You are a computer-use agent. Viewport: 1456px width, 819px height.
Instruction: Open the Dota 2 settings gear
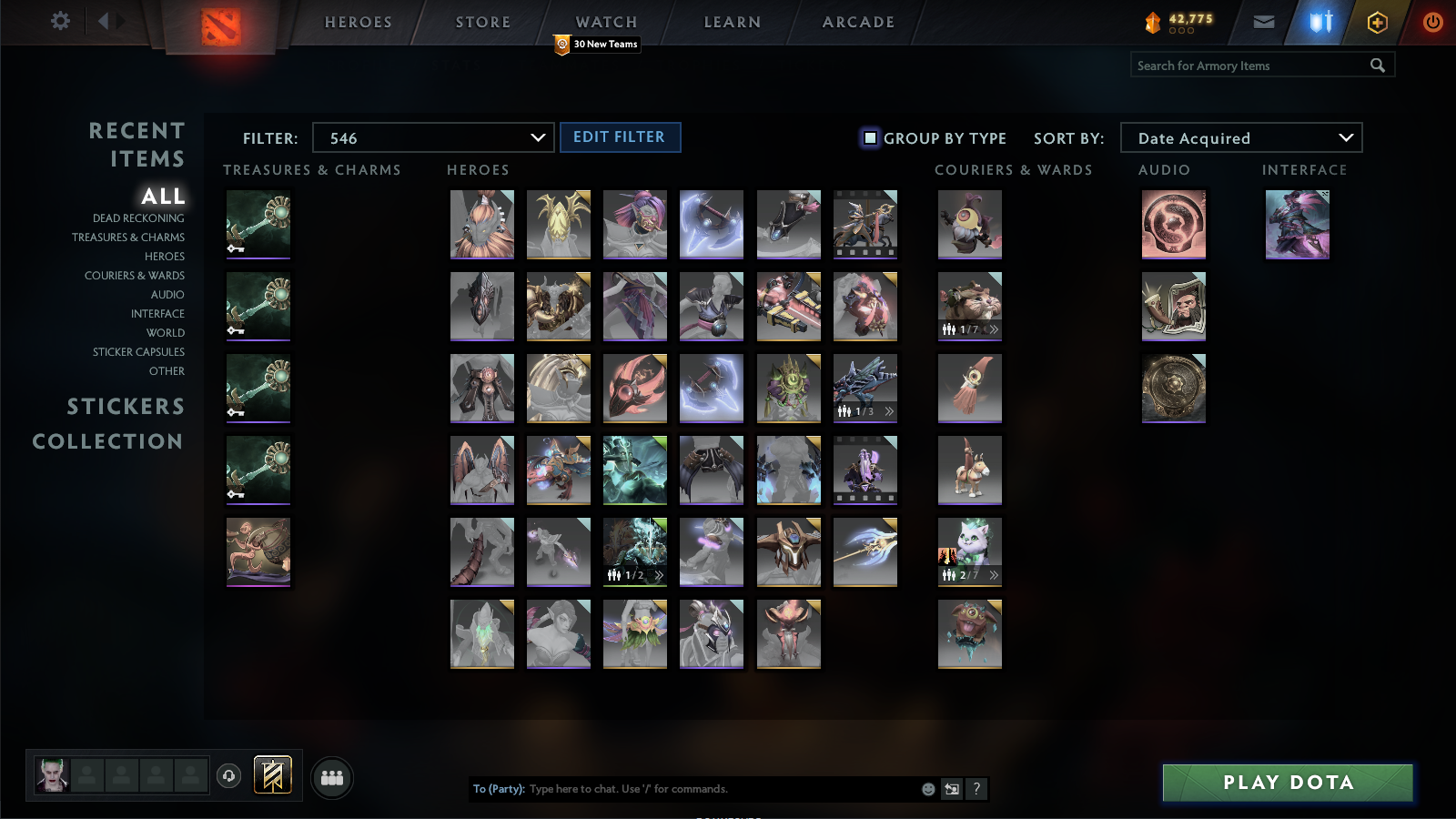pyautogui.click(x=59, y=21)
